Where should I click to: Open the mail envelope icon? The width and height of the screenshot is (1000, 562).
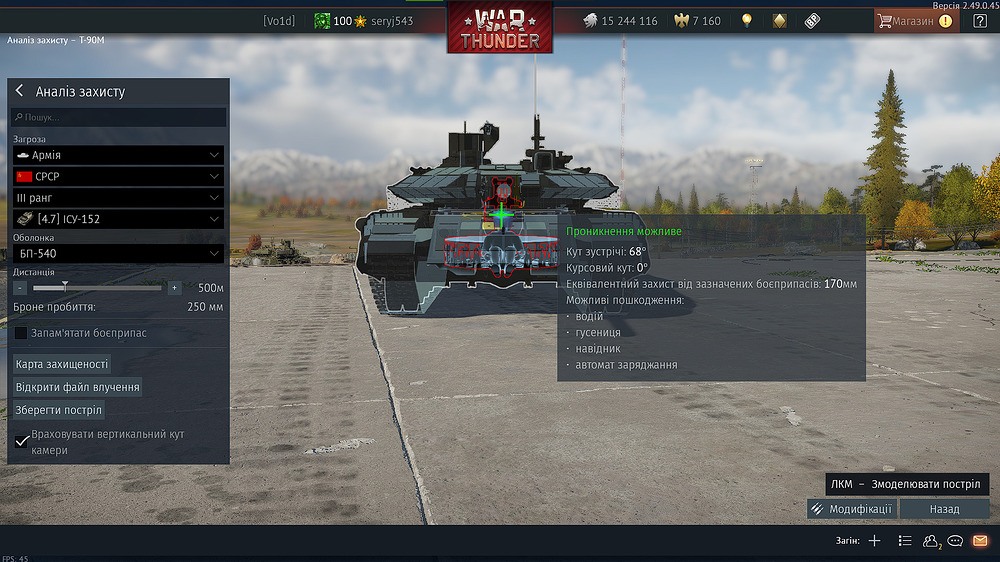980,541
